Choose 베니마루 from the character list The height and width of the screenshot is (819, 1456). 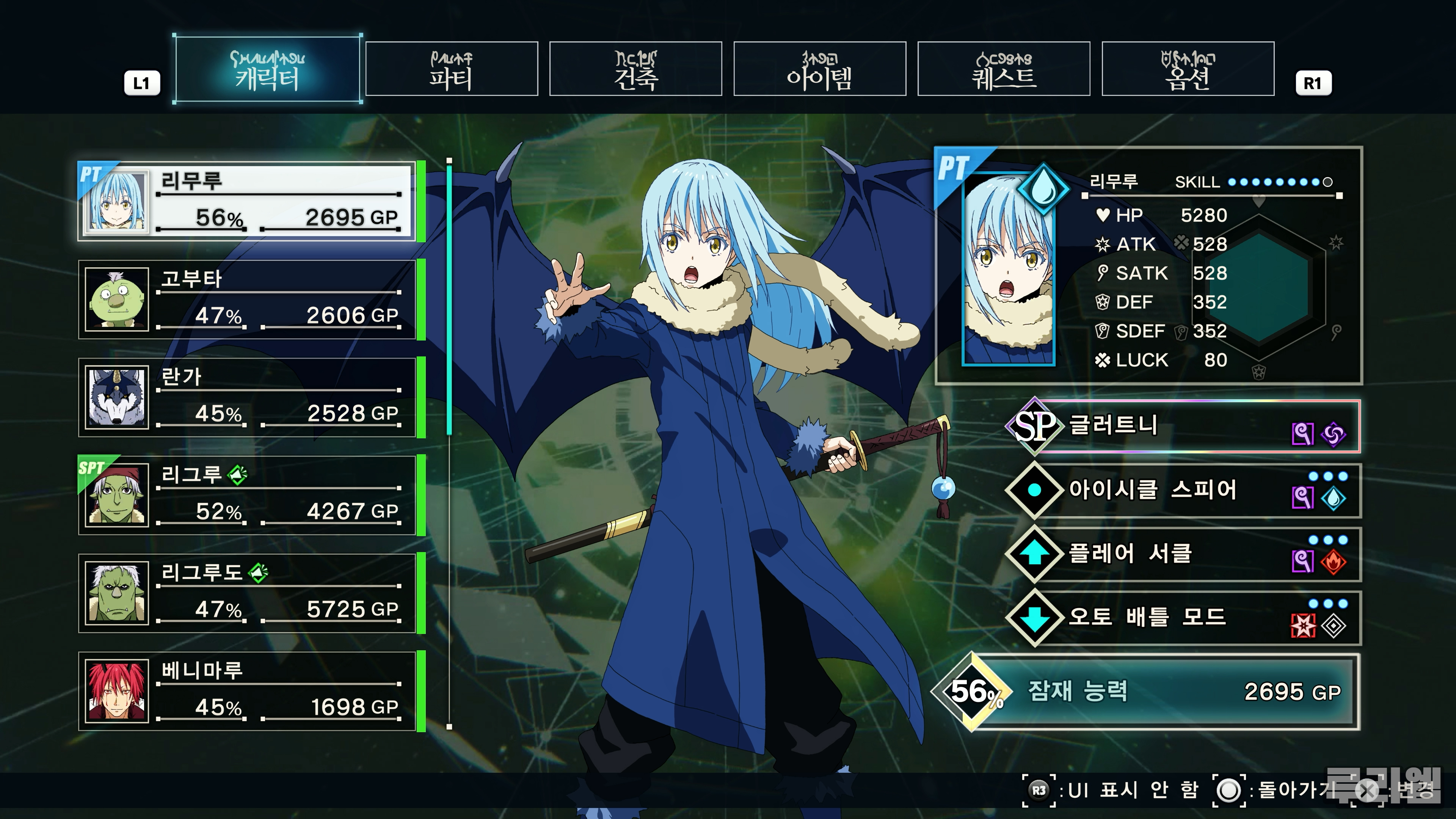tap(248, 691)
